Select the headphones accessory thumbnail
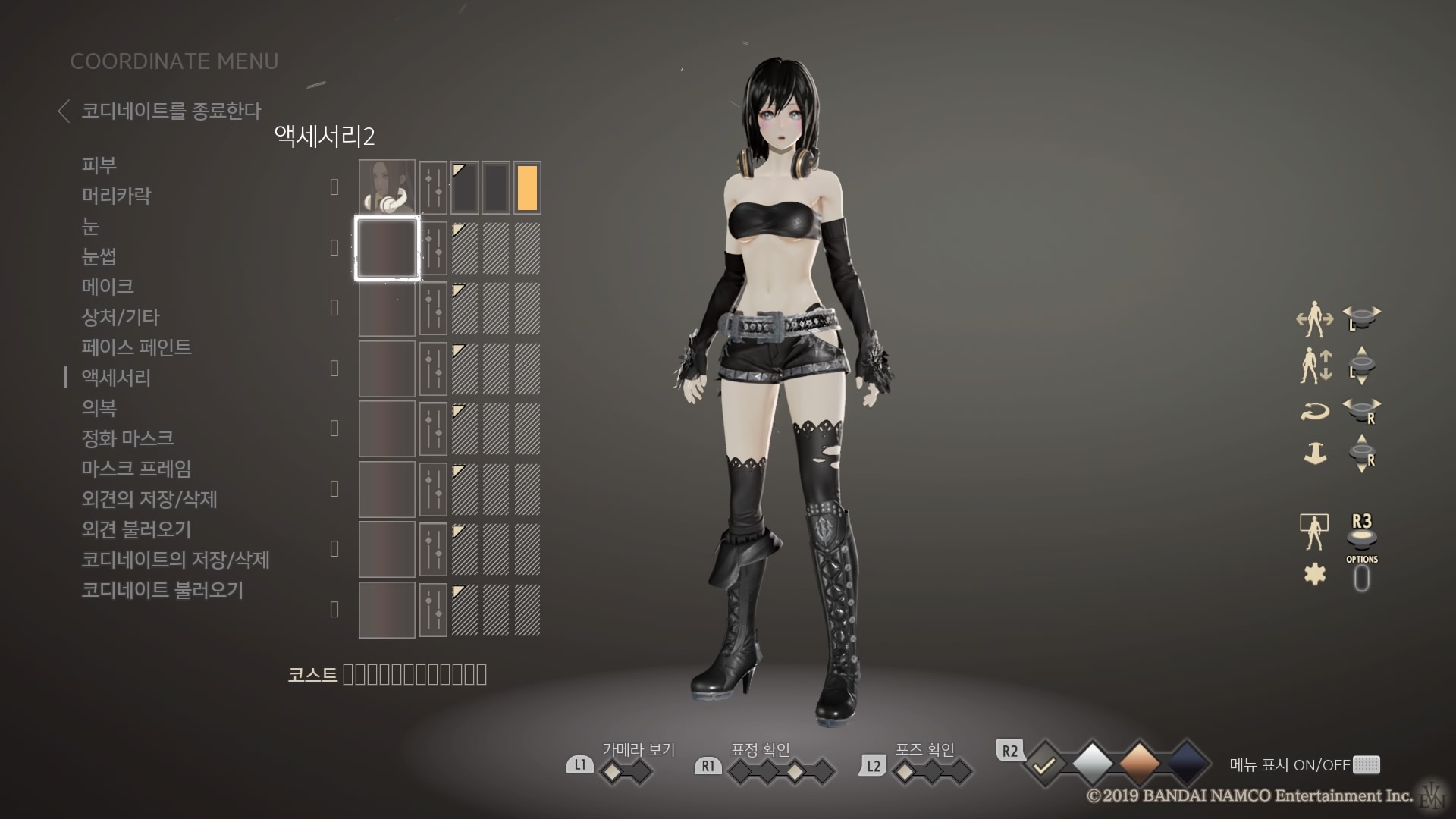The image size is (1456, 819). (387, 187)
